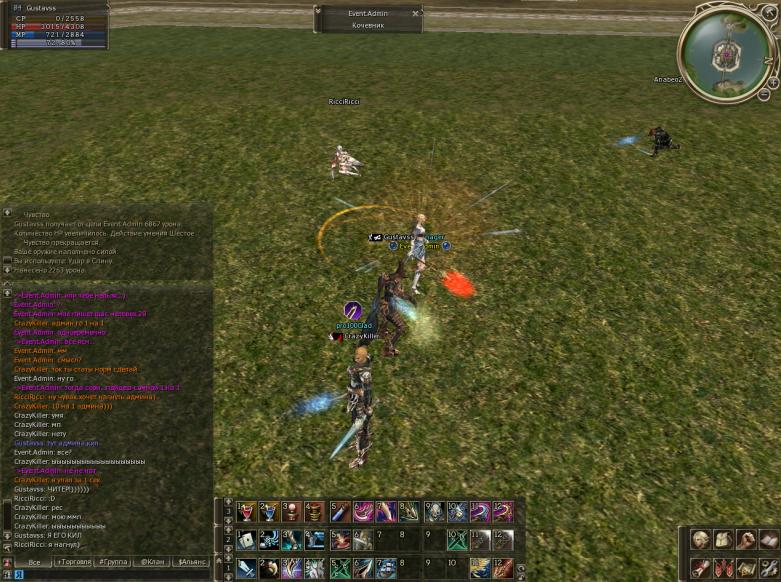Image resolution: width=781 pixels, height=582 pixels.
Task: Zoom out the minimap with minus button
Action: pyautogui.click(x=763, y=94)
